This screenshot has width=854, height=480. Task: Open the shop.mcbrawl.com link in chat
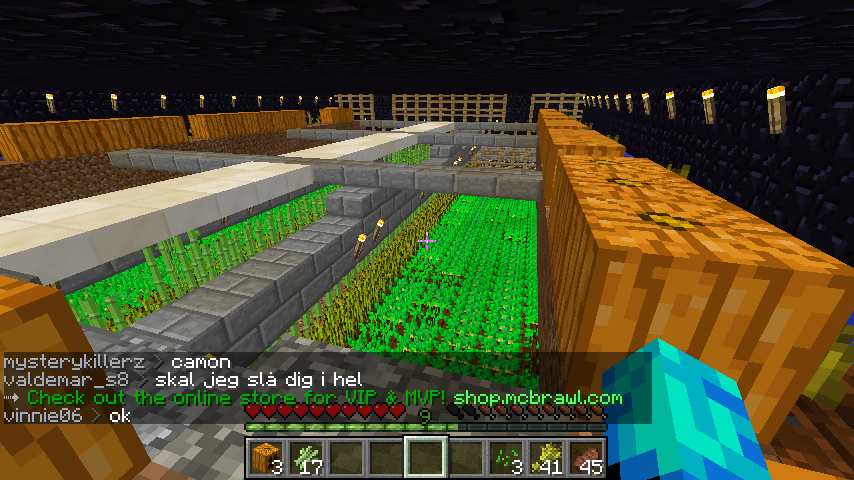tap(537, 398)
